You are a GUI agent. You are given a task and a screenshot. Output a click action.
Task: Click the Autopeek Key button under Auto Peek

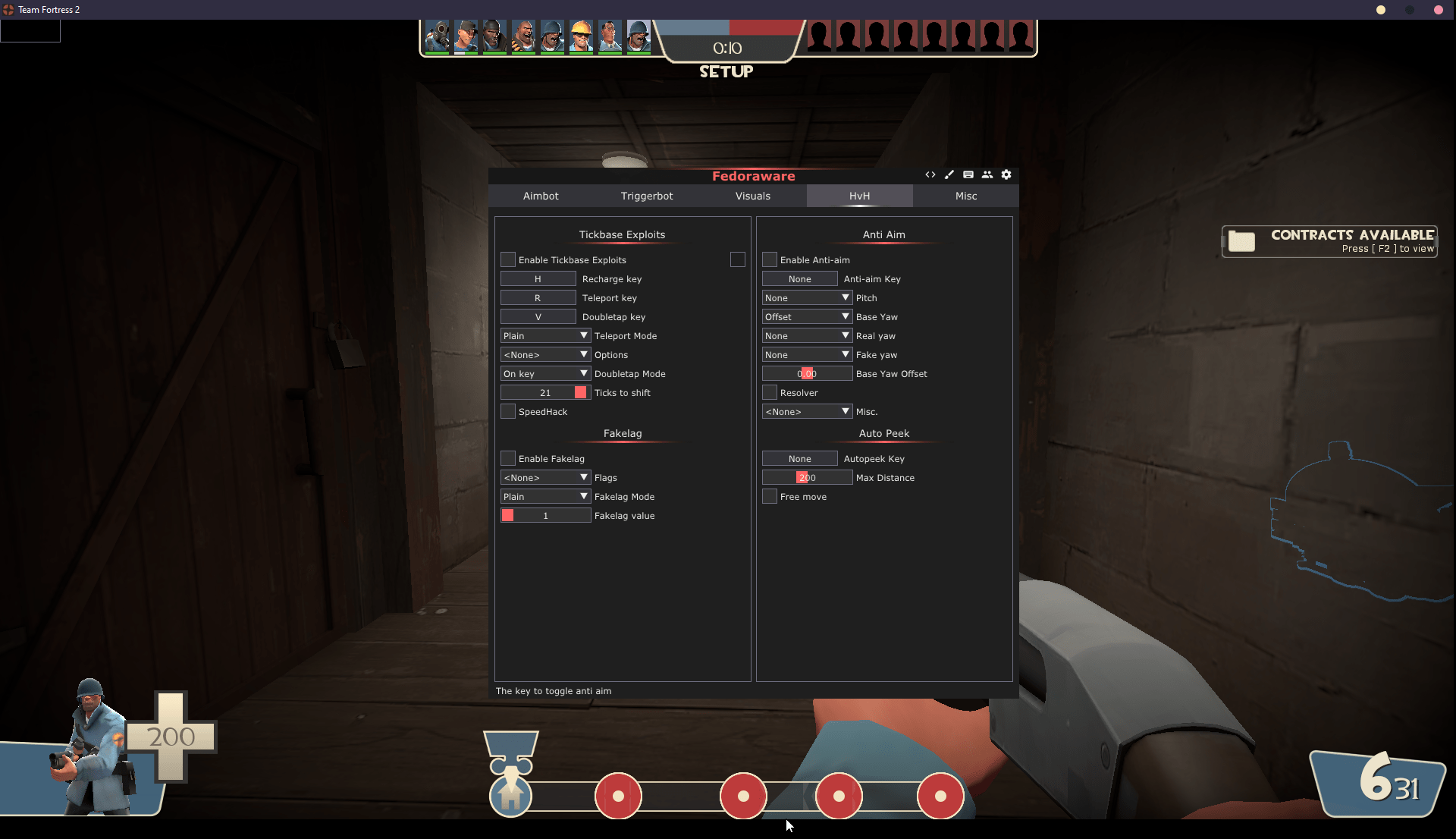pos(799,458)
